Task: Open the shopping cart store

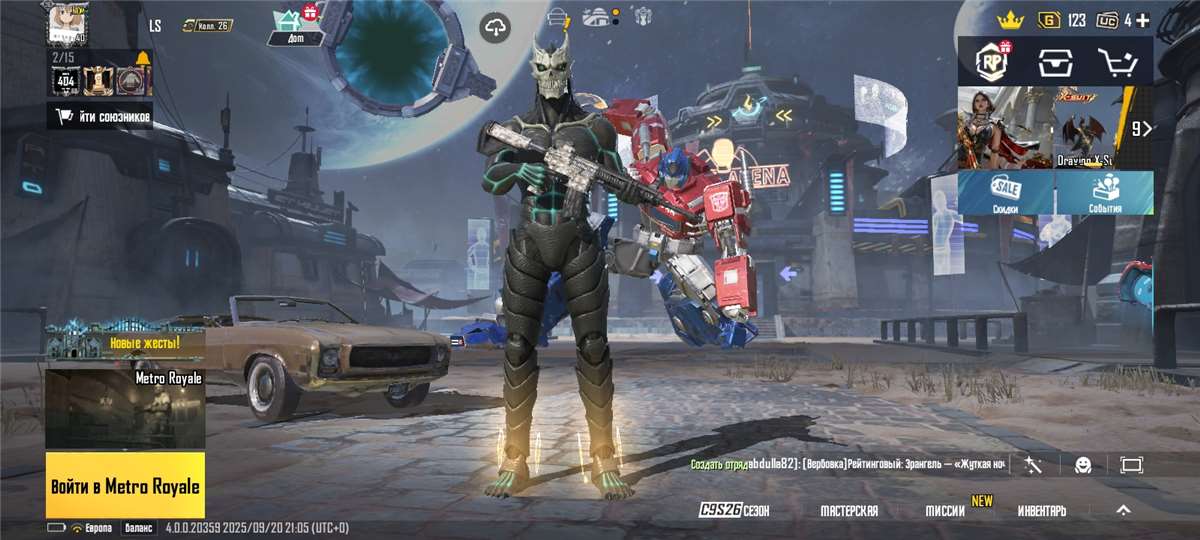Action: 1118,62
